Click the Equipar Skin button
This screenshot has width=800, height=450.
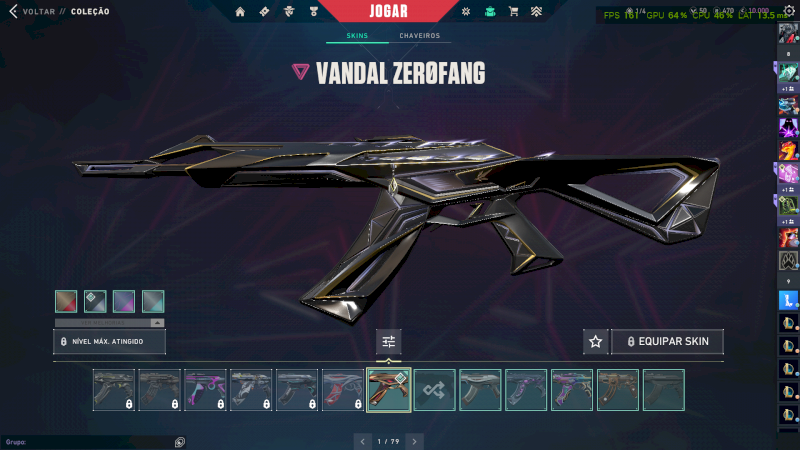coord(667,342)
